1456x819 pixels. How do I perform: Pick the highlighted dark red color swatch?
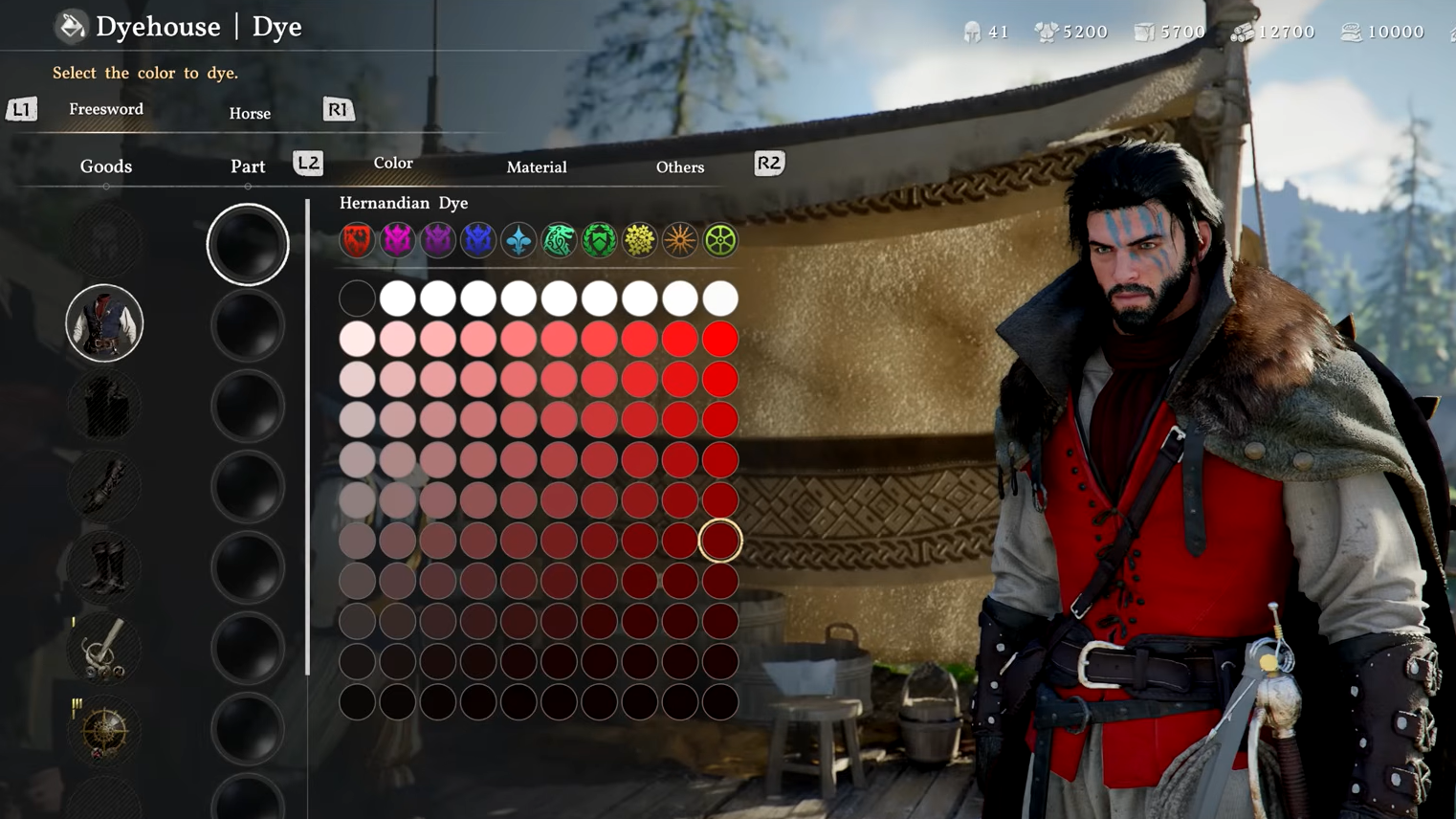[720, 541]
